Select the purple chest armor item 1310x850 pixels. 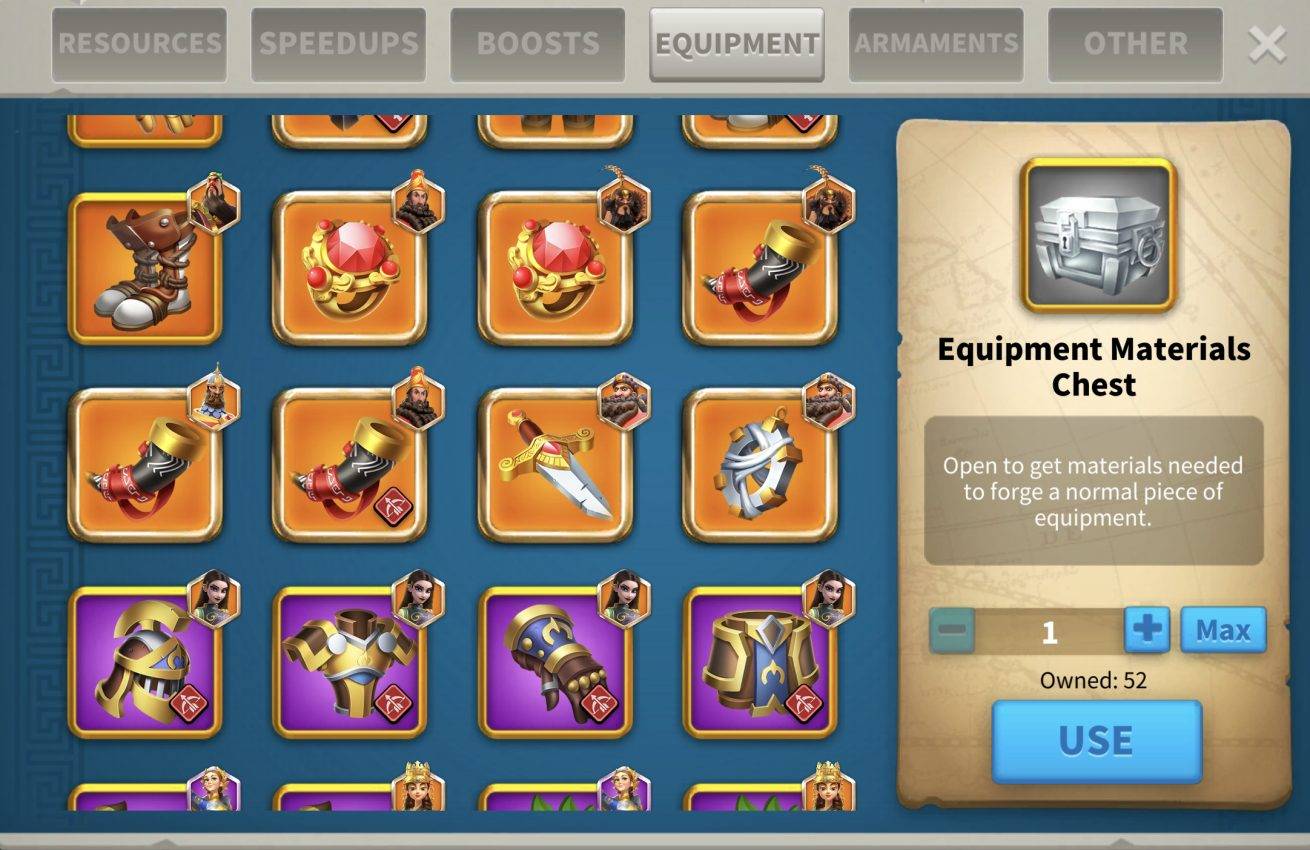click(x=350, y=662)
